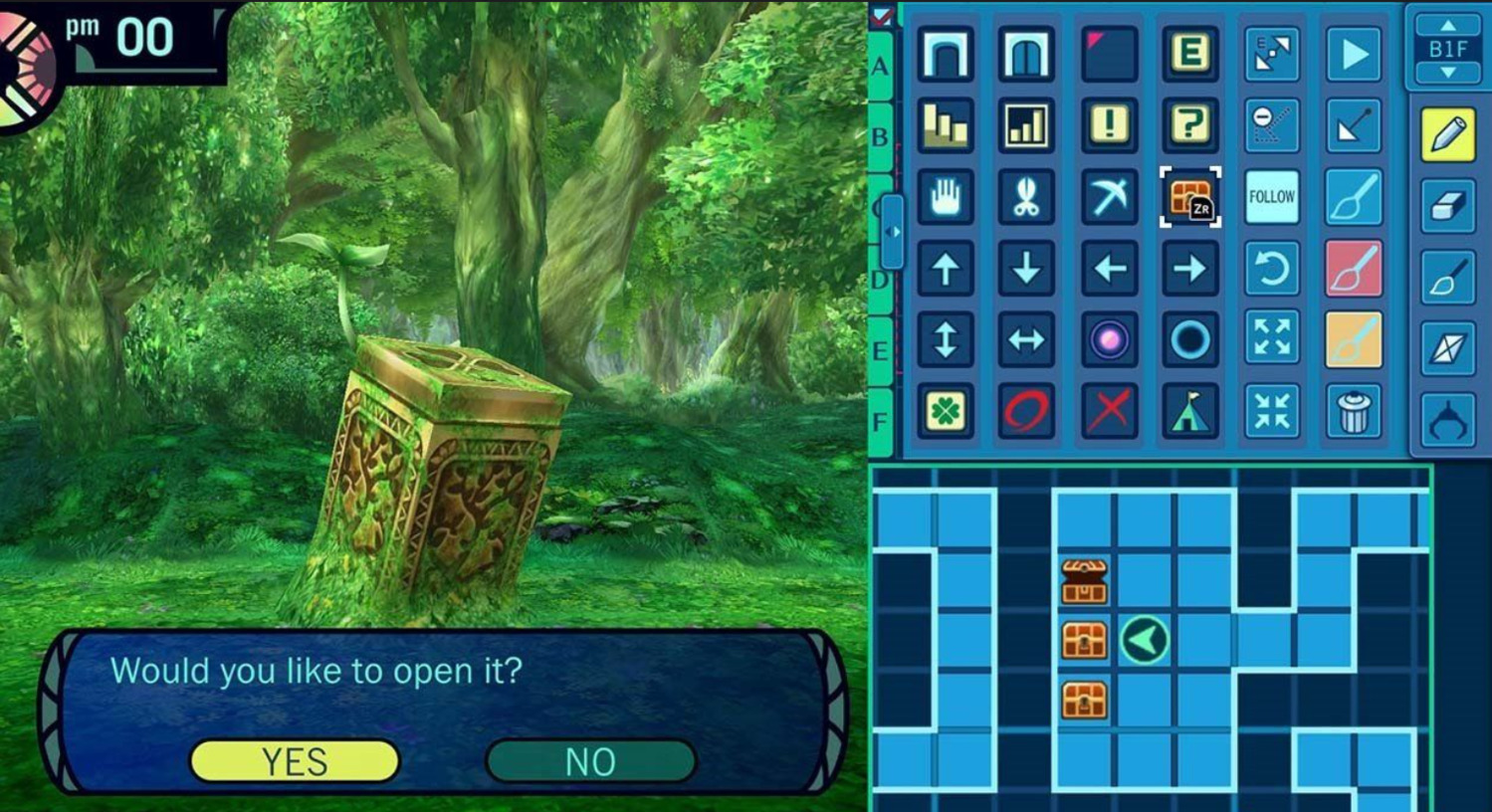Change floor with the B1F selector
The image size is (1492, 812).
pos(1448,49)
